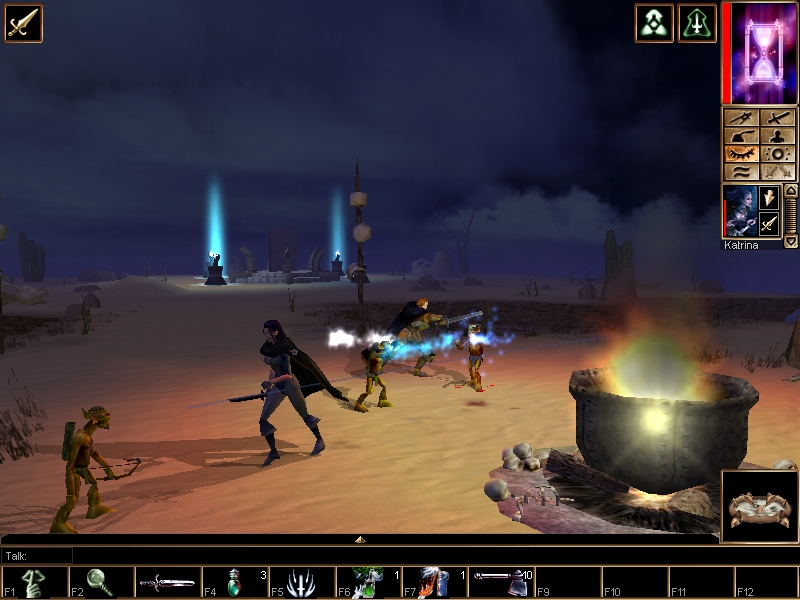Activate the F2 magnifying glass search slot

100,582
